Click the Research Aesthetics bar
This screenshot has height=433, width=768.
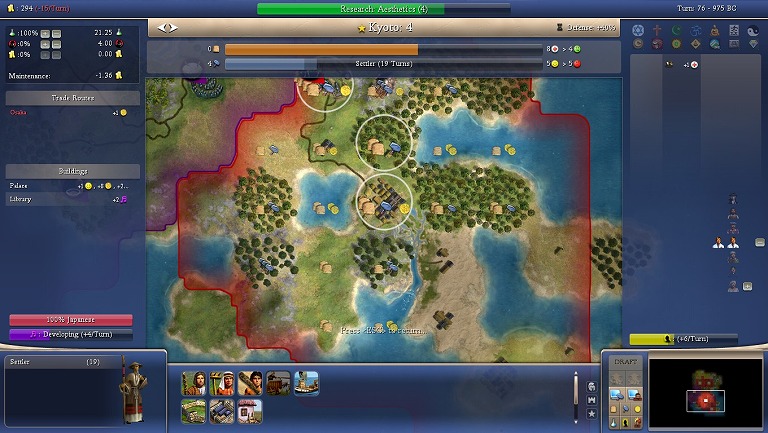point(384,9)
